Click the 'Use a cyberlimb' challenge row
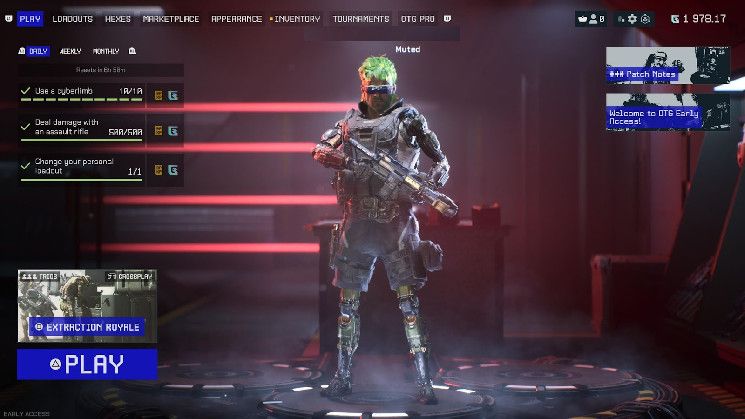The height and width of the screenshot is (419, 745). tap(82, 93)
